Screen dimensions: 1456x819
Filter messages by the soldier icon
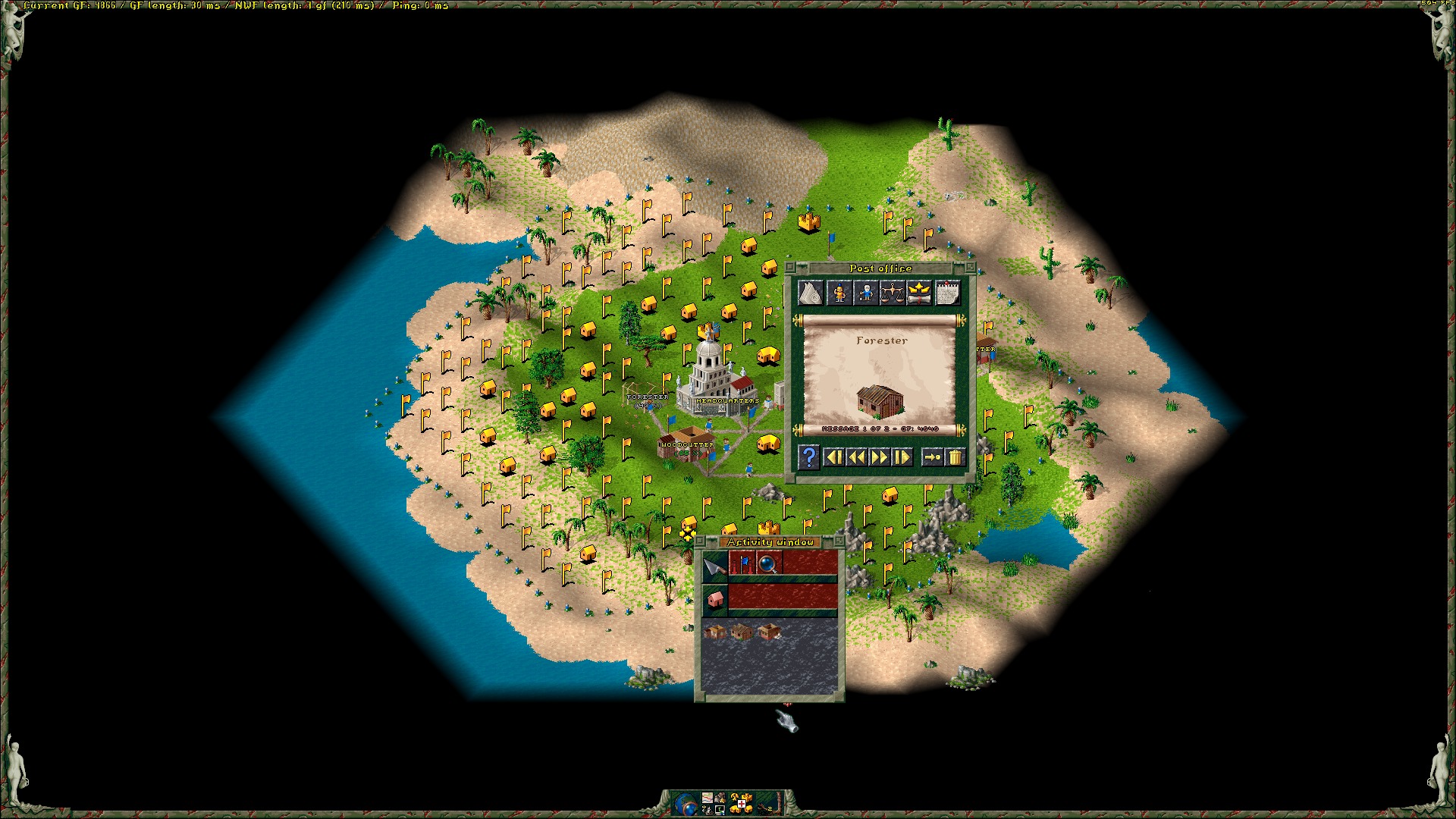point(839,293)
